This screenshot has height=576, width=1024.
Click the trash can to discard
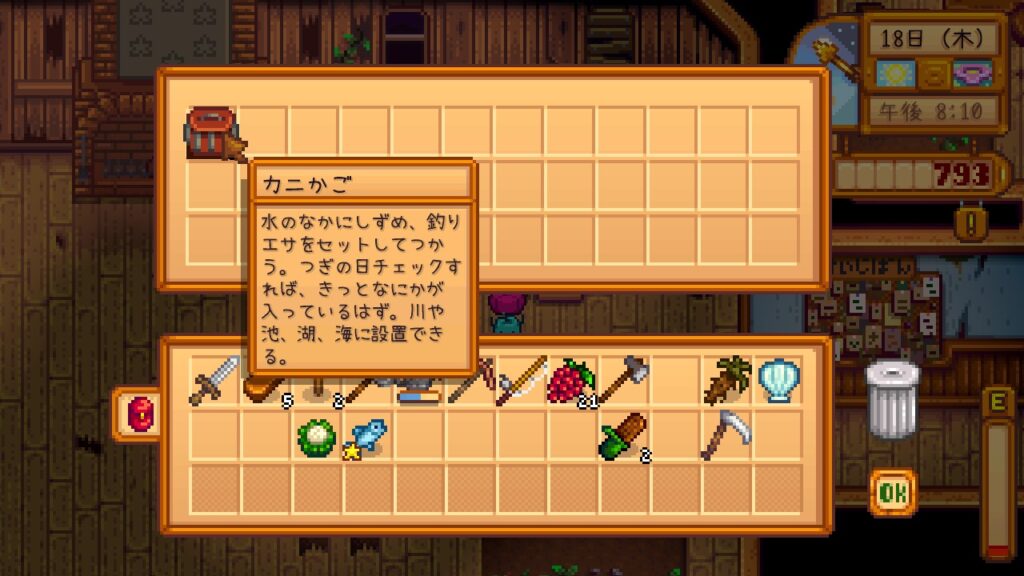click(891, 399)
